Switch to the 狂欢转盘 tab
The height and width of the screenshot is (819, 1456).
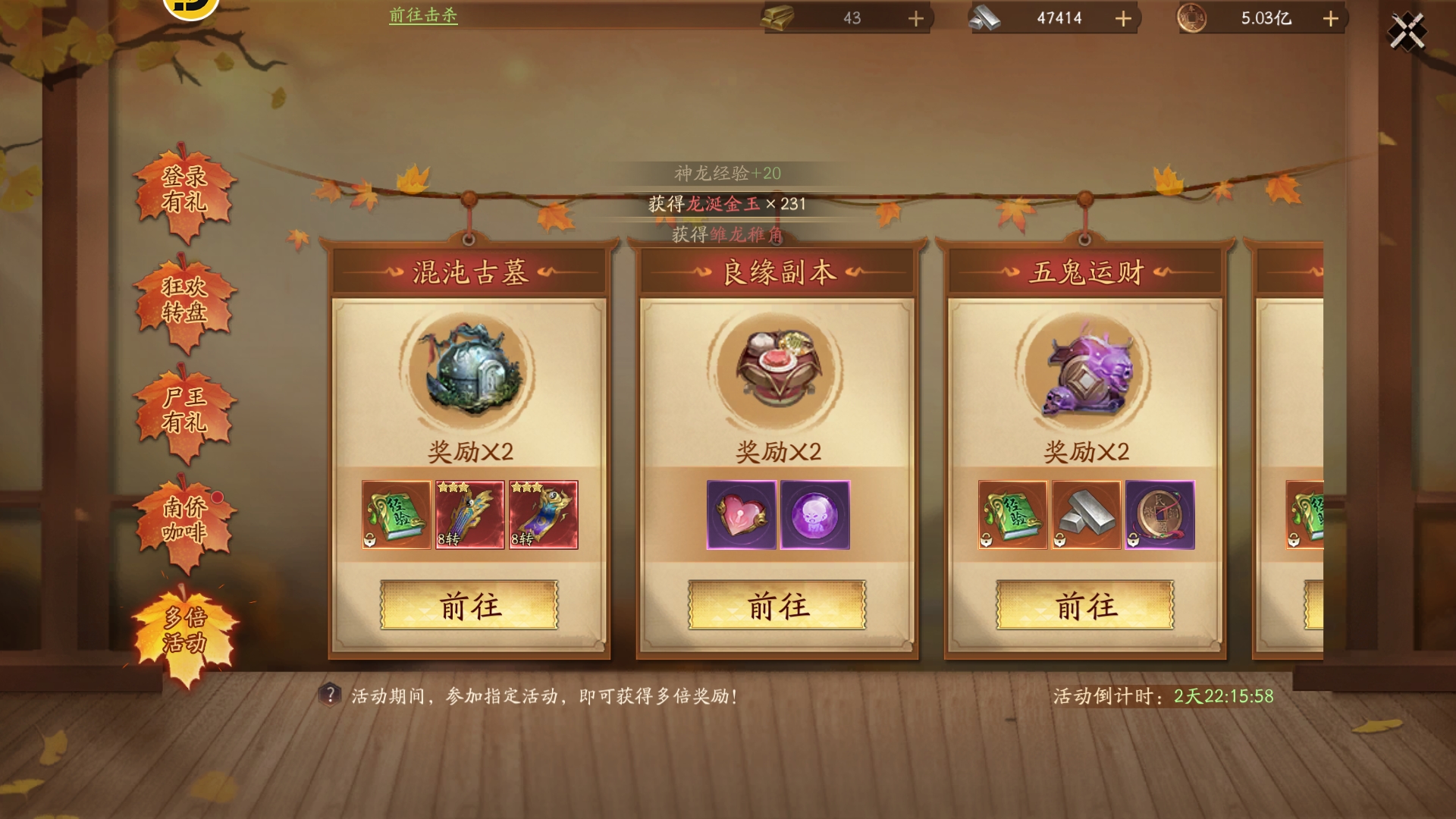pyautogui.click(x=184, y=300)
